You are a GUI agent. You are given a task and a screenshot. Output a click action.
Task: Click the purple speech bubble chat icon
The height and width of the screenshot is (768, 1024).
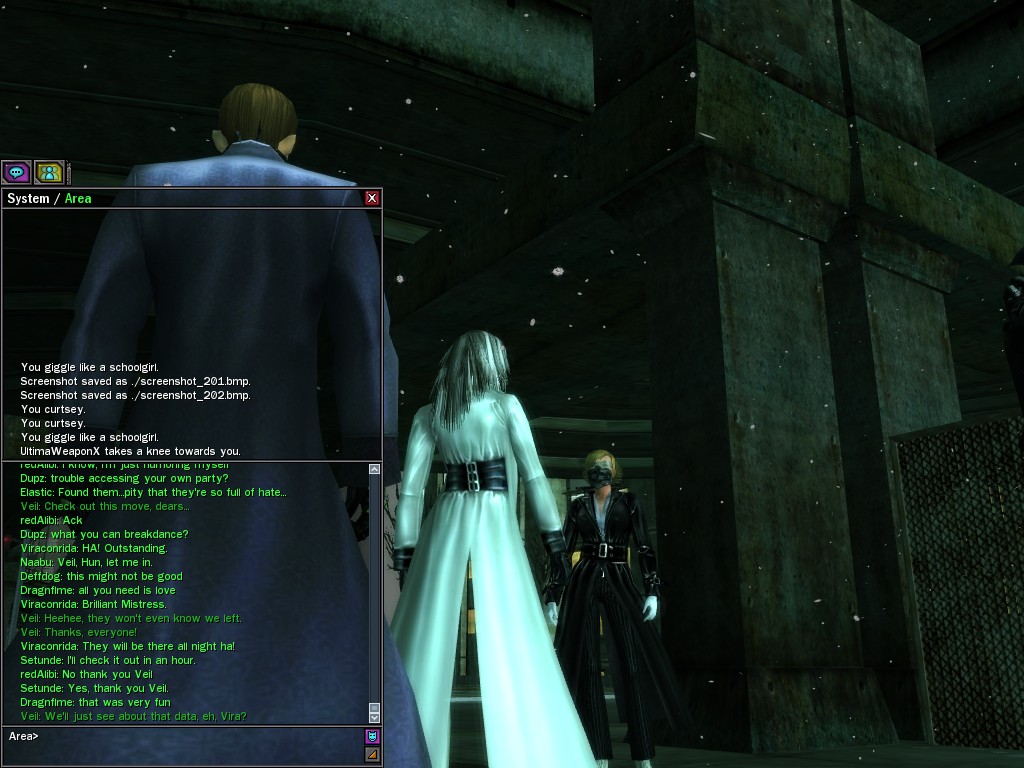point(16,172)
